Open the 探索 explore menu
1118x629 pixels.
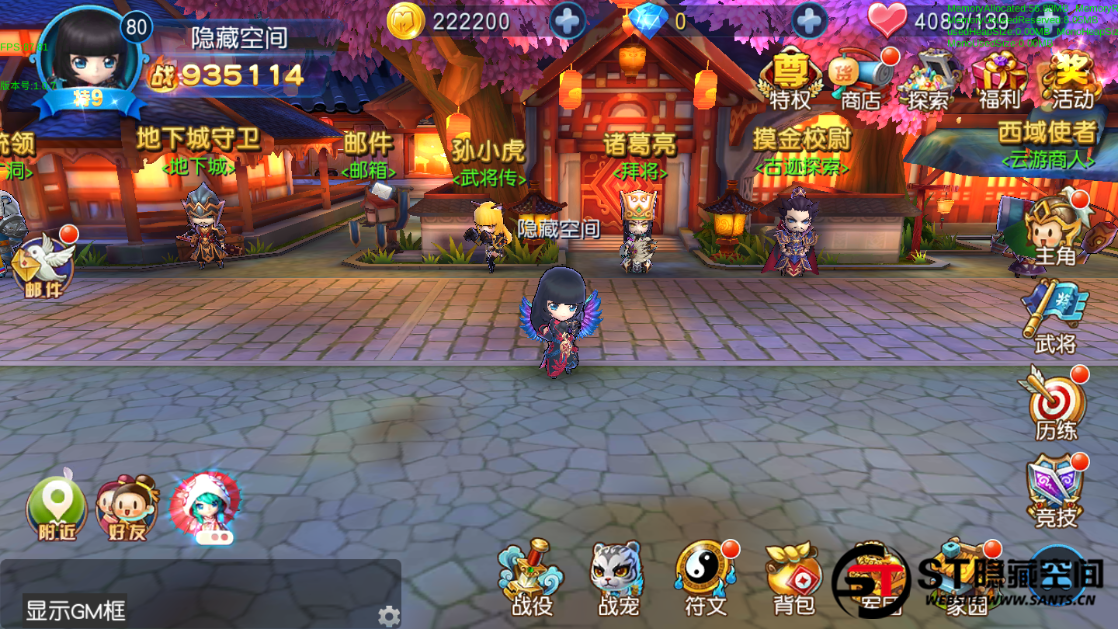pyautogui.click(x=929, y=77)
